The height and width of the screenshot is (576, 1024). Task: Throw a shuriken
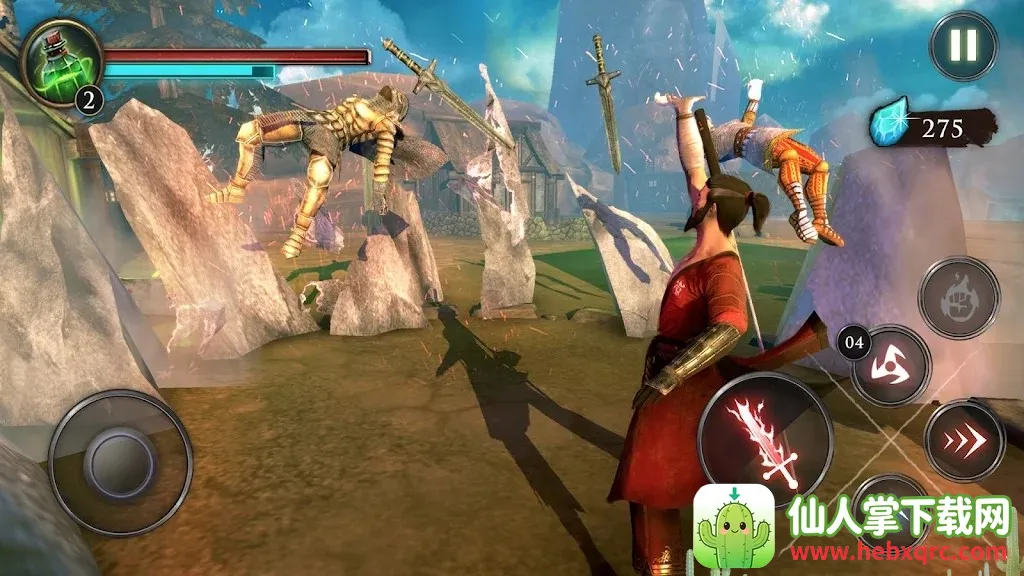[x=891, y=366]
